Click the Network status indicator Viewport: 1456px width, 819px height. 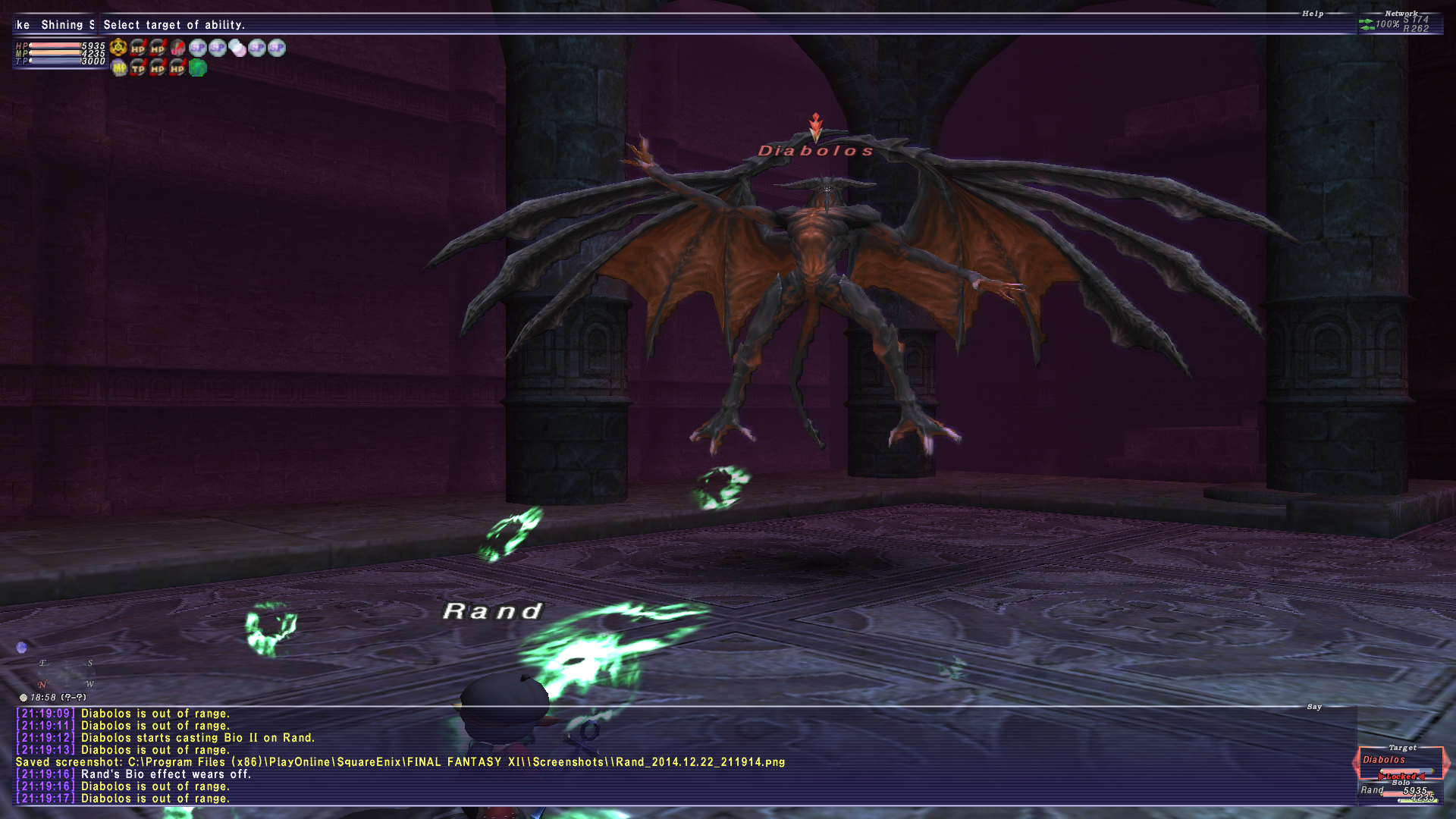1399,24
